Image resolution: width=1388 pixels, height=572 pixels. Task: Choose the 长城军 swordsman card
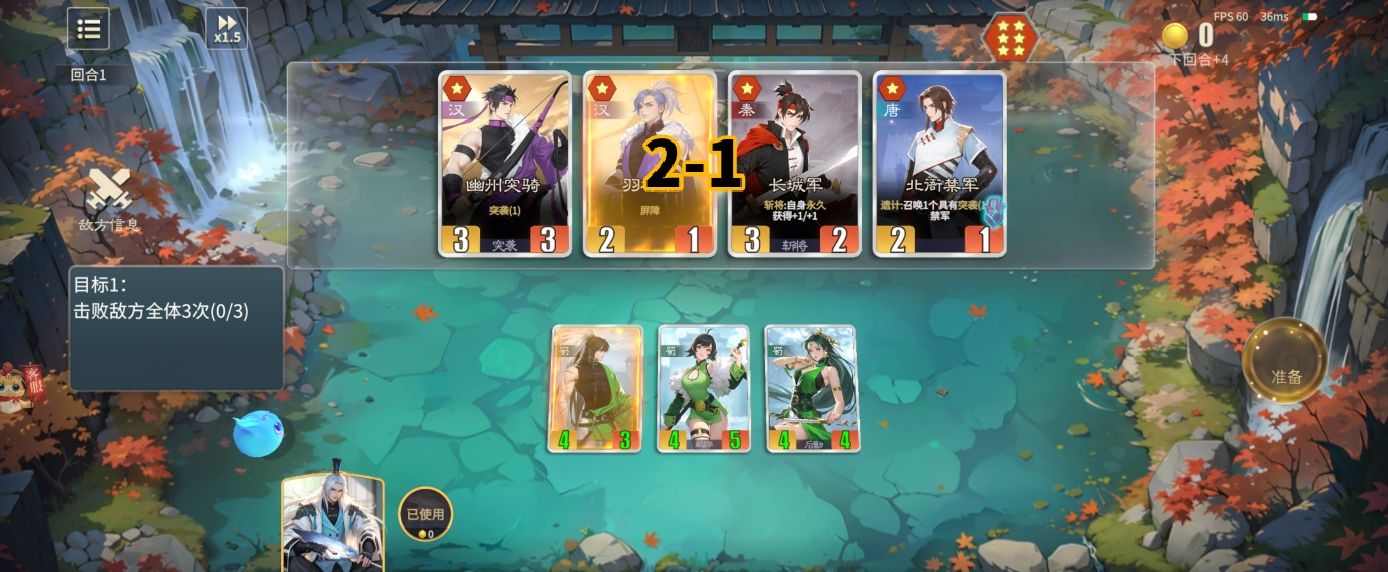click(794, 163)
